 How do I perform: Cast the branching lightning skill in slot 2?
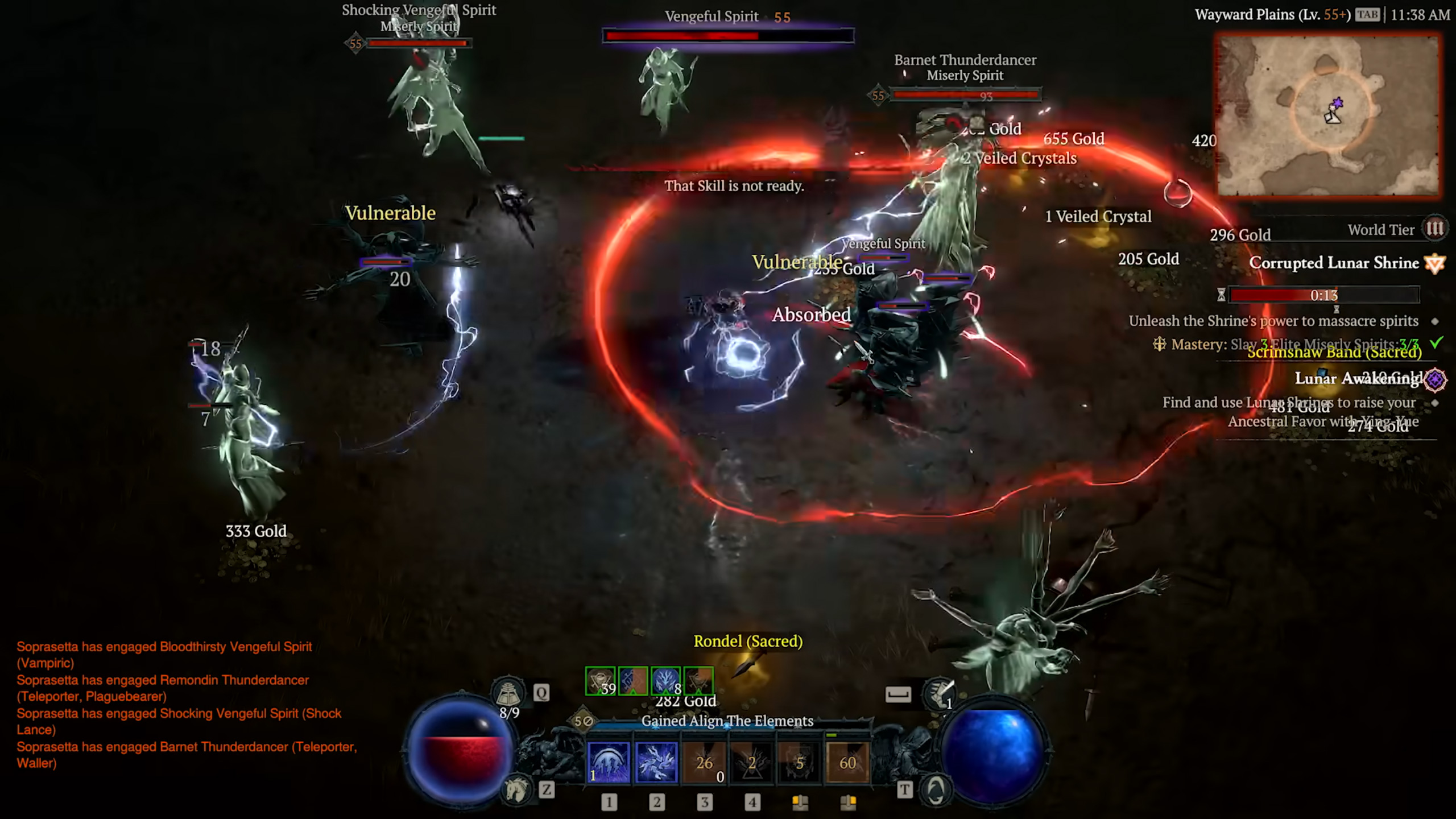click(656, 762)
